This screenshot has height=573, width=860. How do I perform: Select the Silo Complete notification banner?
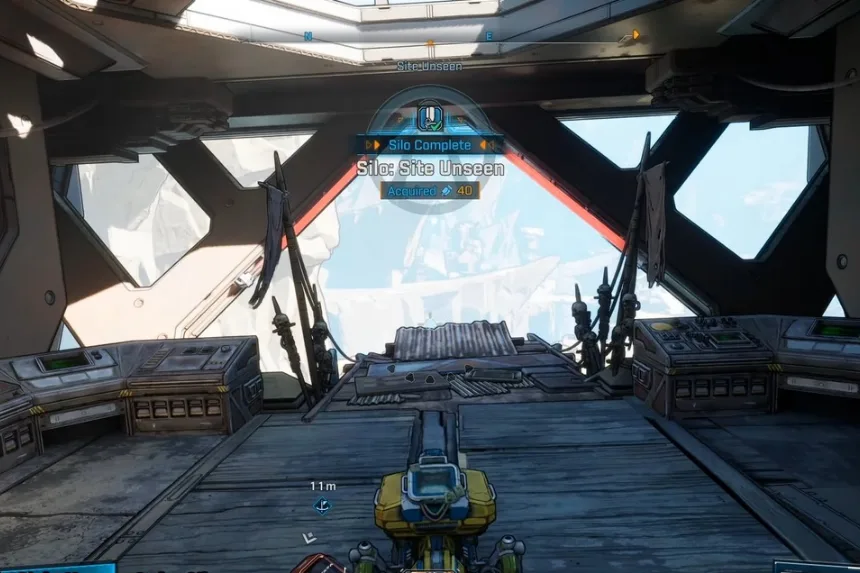[x=430, y=145]
